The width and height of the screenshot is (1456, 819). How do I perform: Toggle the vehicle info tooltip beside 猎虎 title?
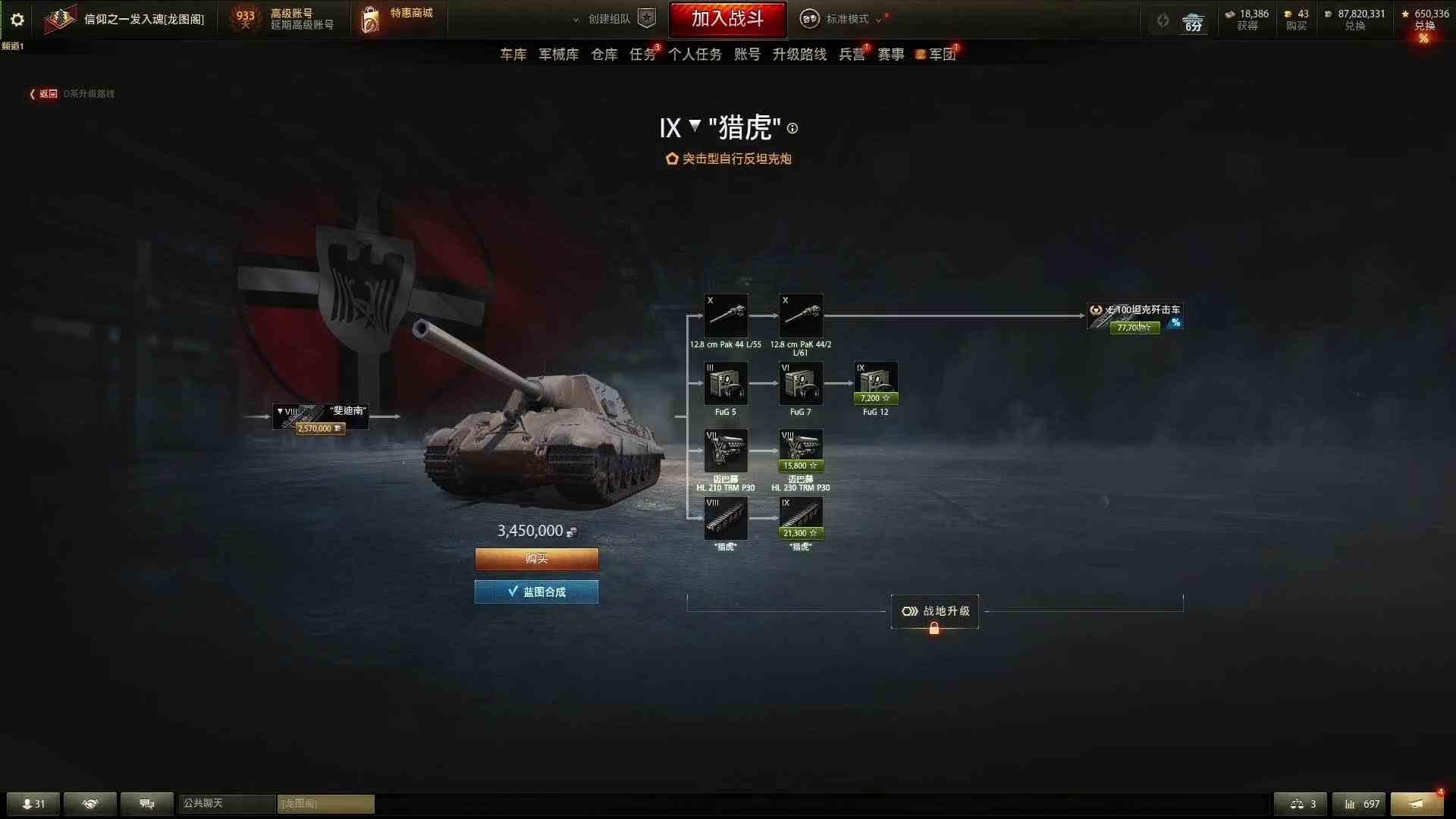coord(793,128)
